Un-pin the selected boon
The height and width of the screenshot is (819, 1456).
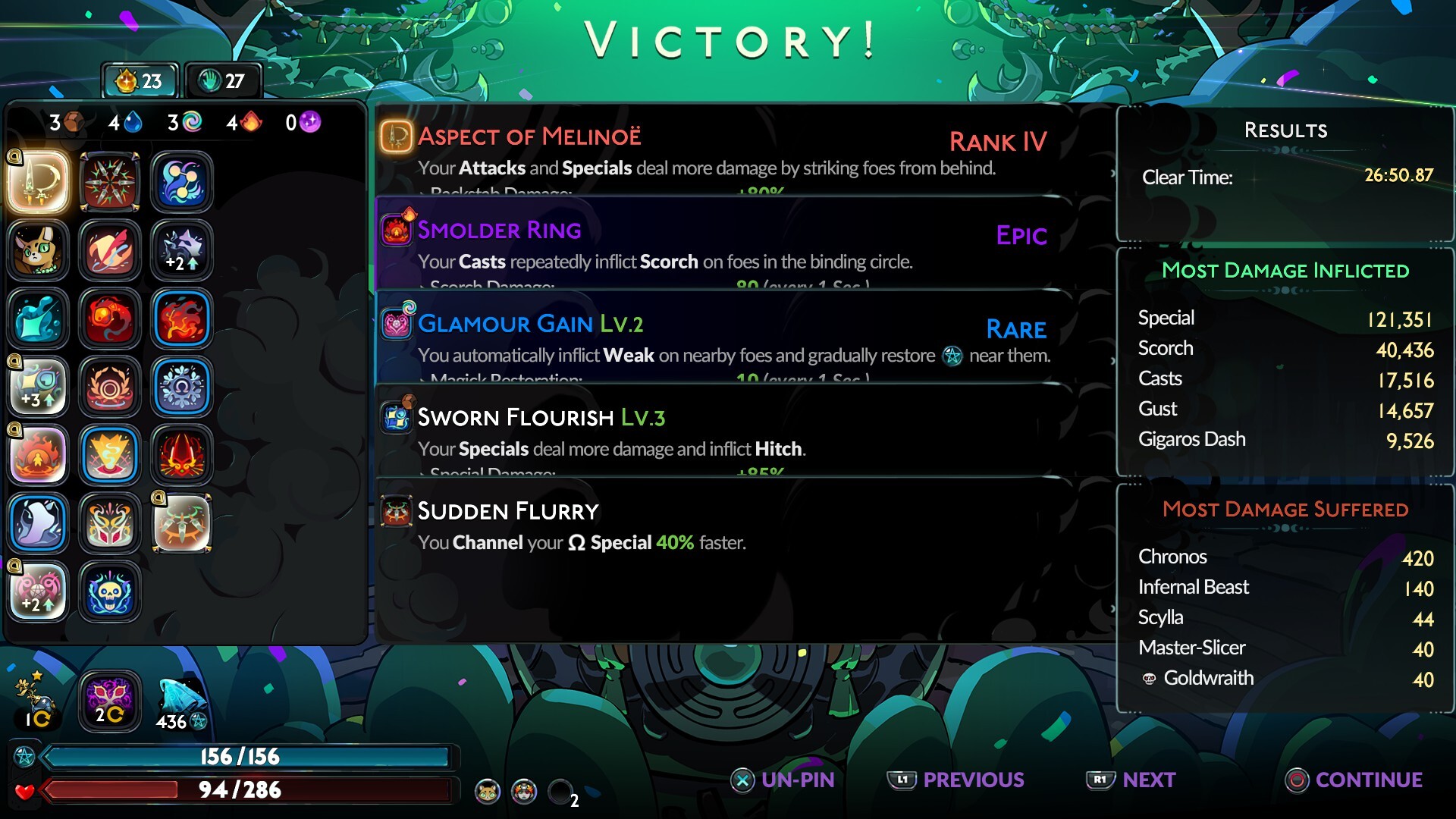pyautogui.click(x=783, y=780)
